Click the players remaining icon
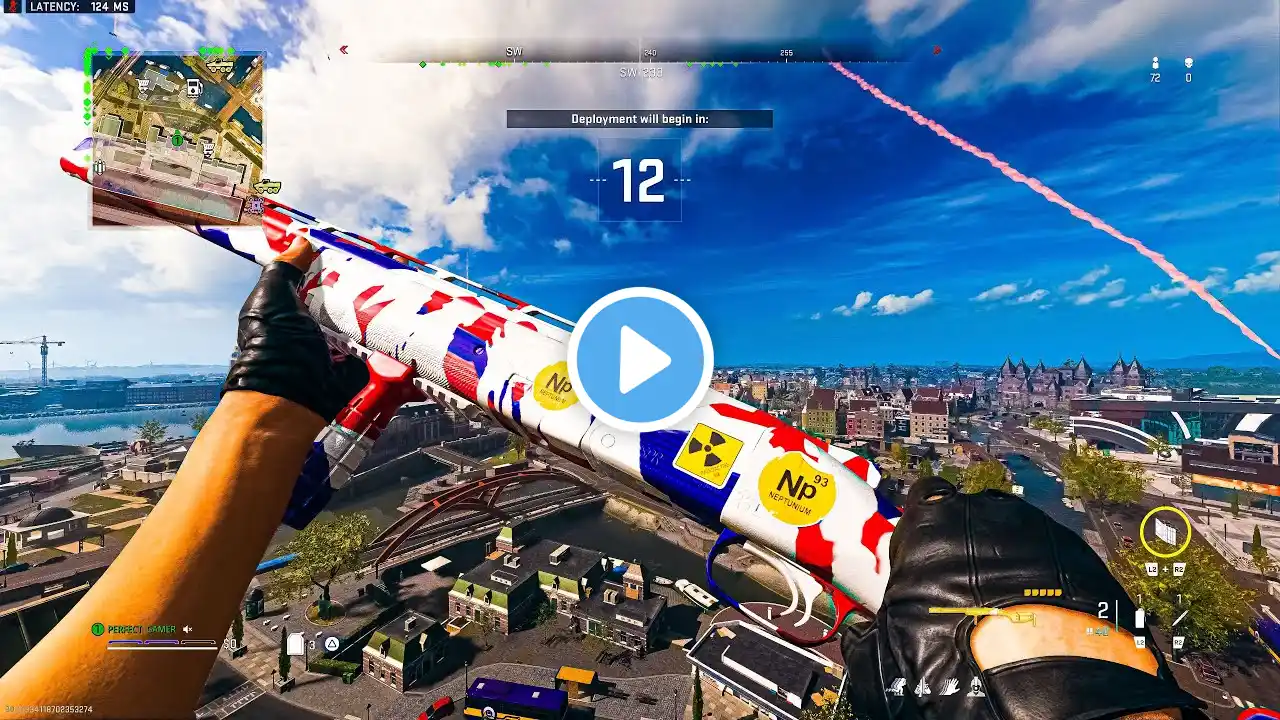Screen dimensions: 1280x720 (x=1155, y=63)
